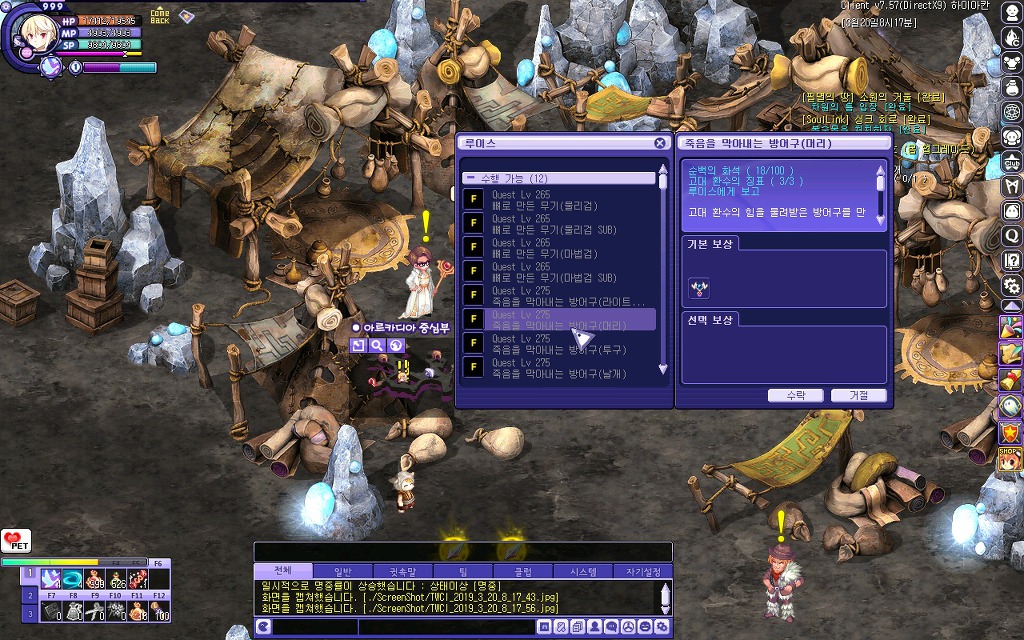1024x640 pixels.
Task: Show the 시스템 chat tab
Action: pyautogui.click(x=582, y=571)
